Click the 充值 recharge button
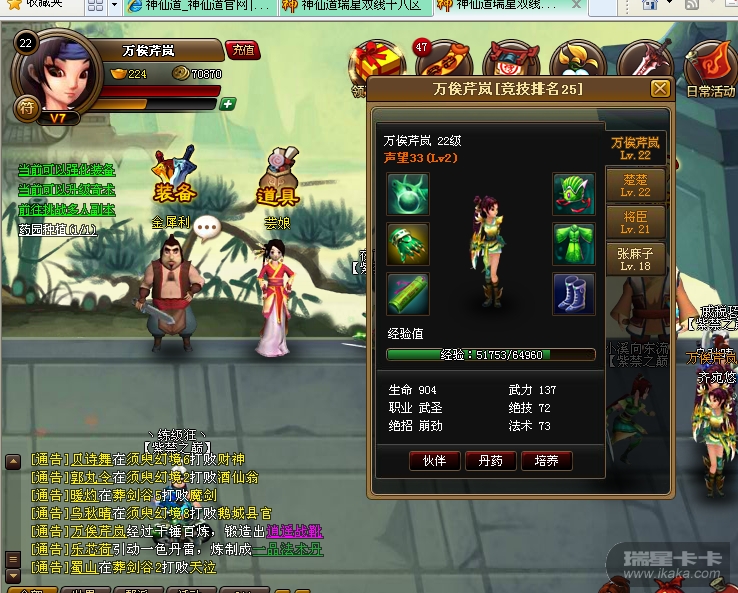 [242, 49]
